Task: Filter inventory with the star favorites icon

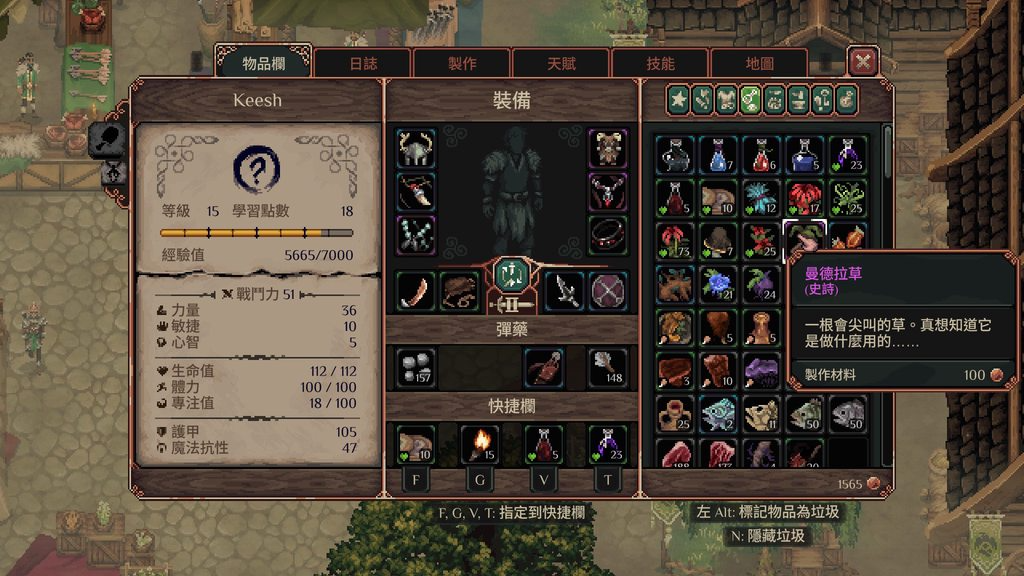Action: pos(679,99)
